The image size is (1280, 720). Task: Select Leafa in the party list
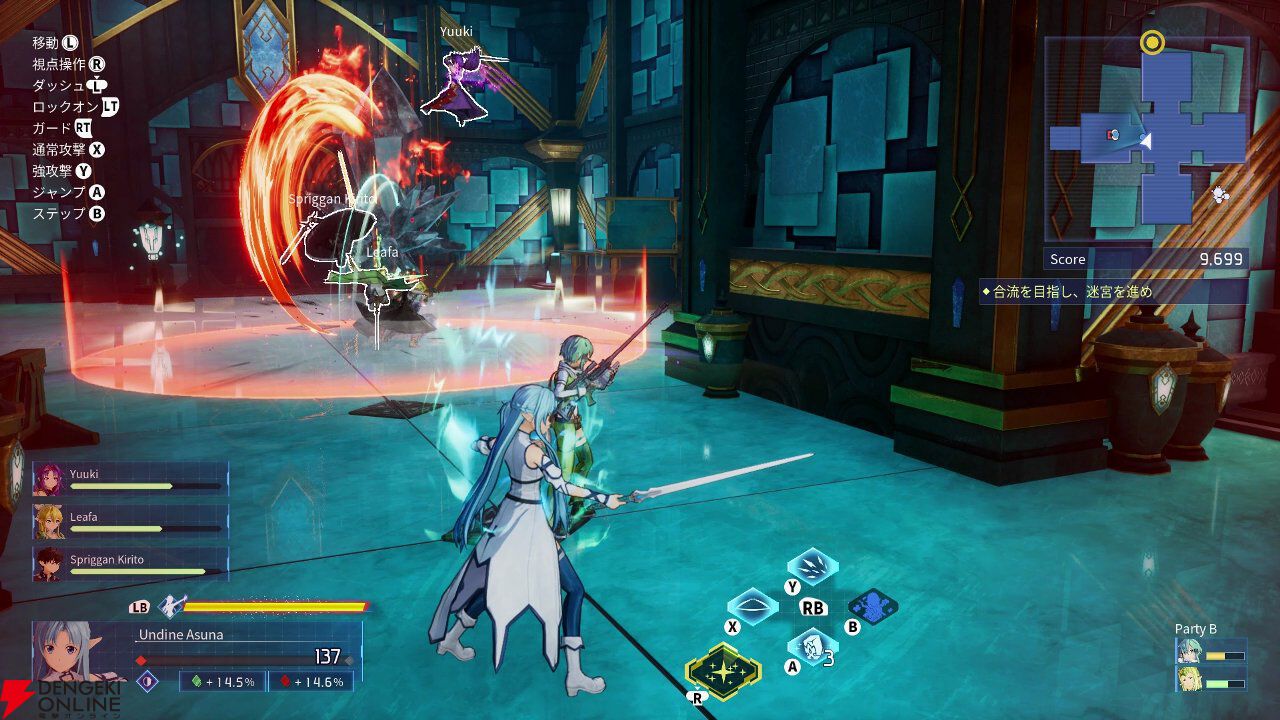pos(130,522)
